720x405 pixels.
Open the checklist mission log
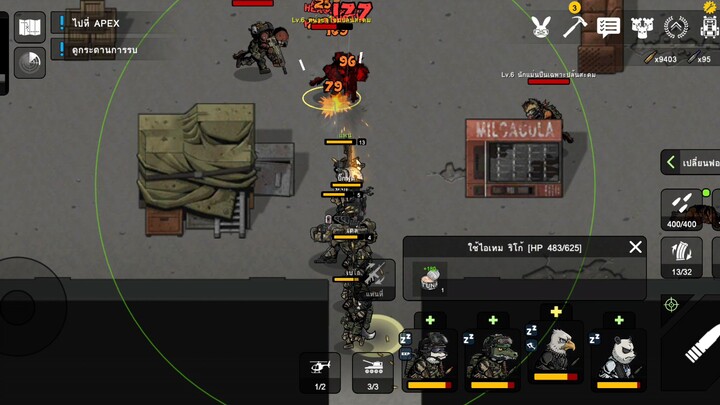pyautogui.click(x=608, y=27)
